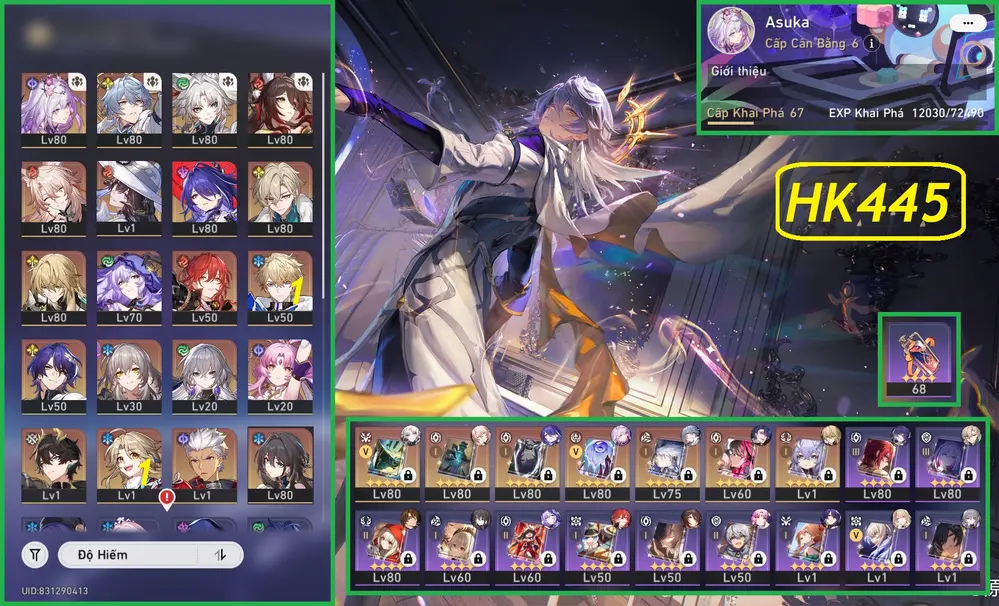The image size is (999, 606).
Task: Open the three-dots menu on the profile card
Action: point(965,23)
